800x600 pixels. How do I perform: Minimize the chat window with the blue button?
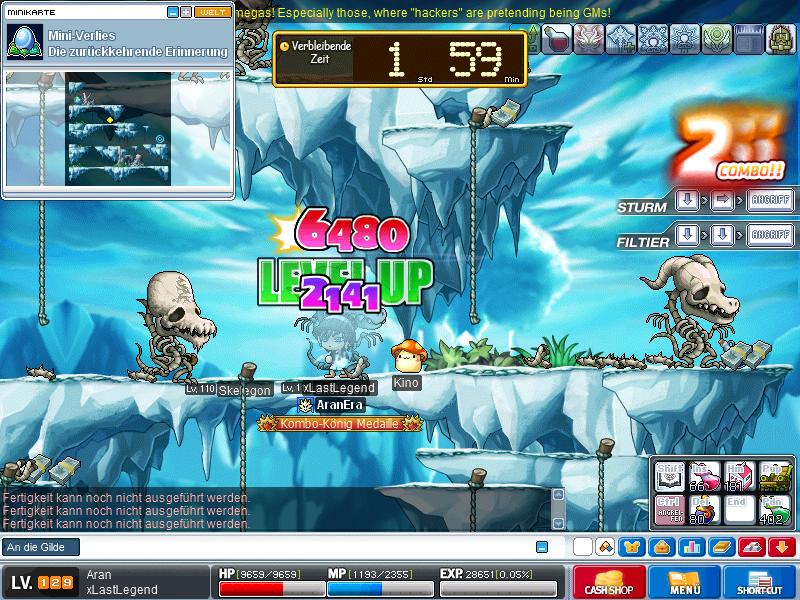coord(542,547)
